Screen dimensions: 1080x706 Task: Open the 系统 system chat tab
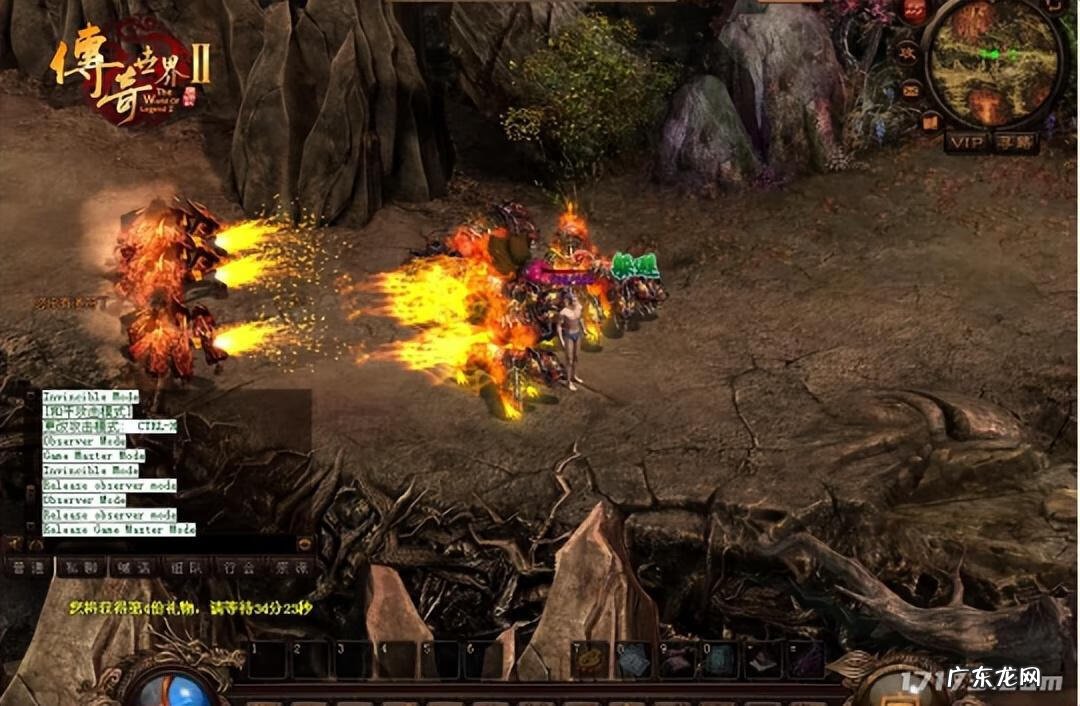(290, 567)
